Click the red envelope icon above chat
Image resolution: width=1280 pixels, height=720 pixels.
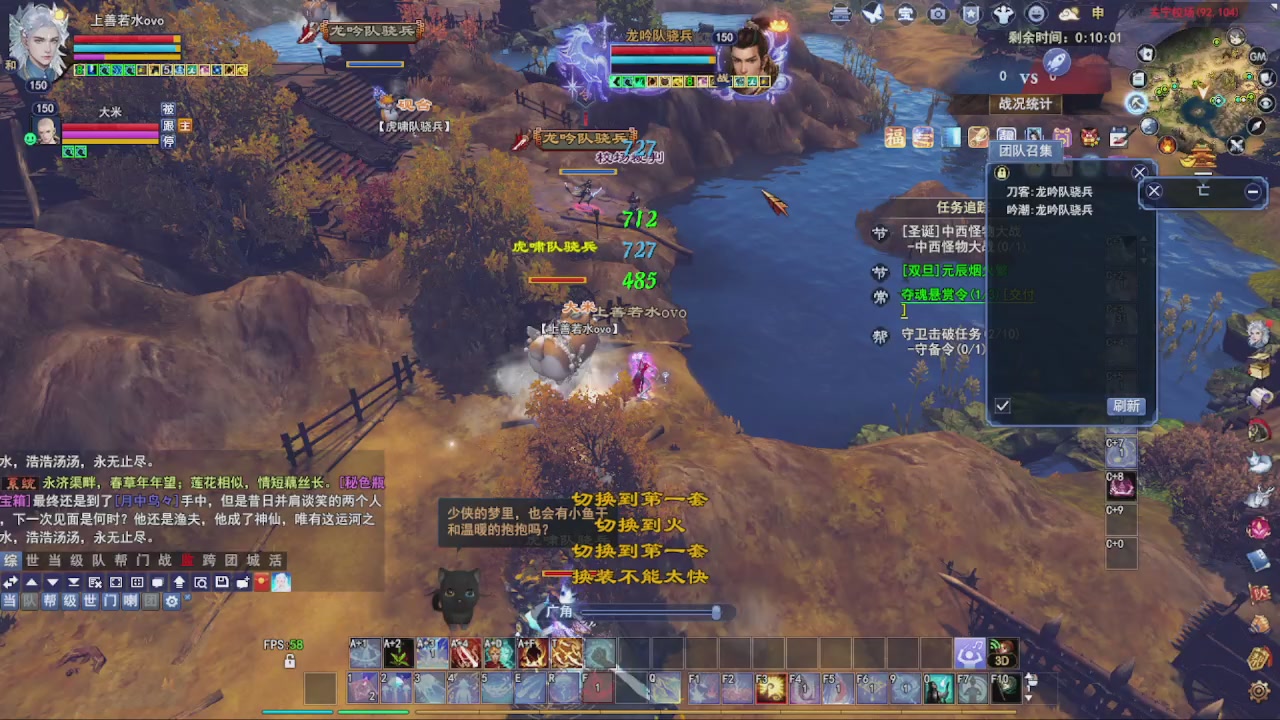(260, 582)
